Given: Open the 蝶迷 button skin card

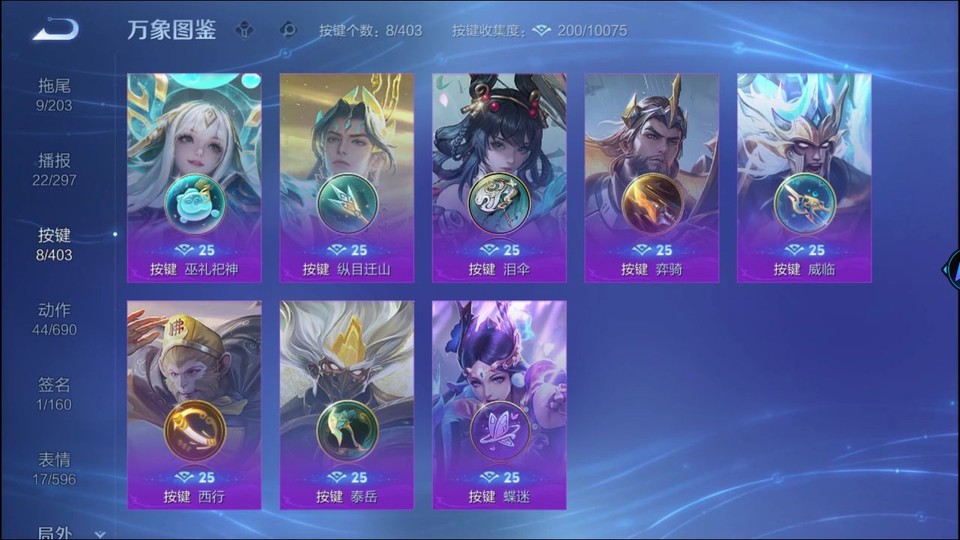Looking at the screenshot, I should (499, 405).
